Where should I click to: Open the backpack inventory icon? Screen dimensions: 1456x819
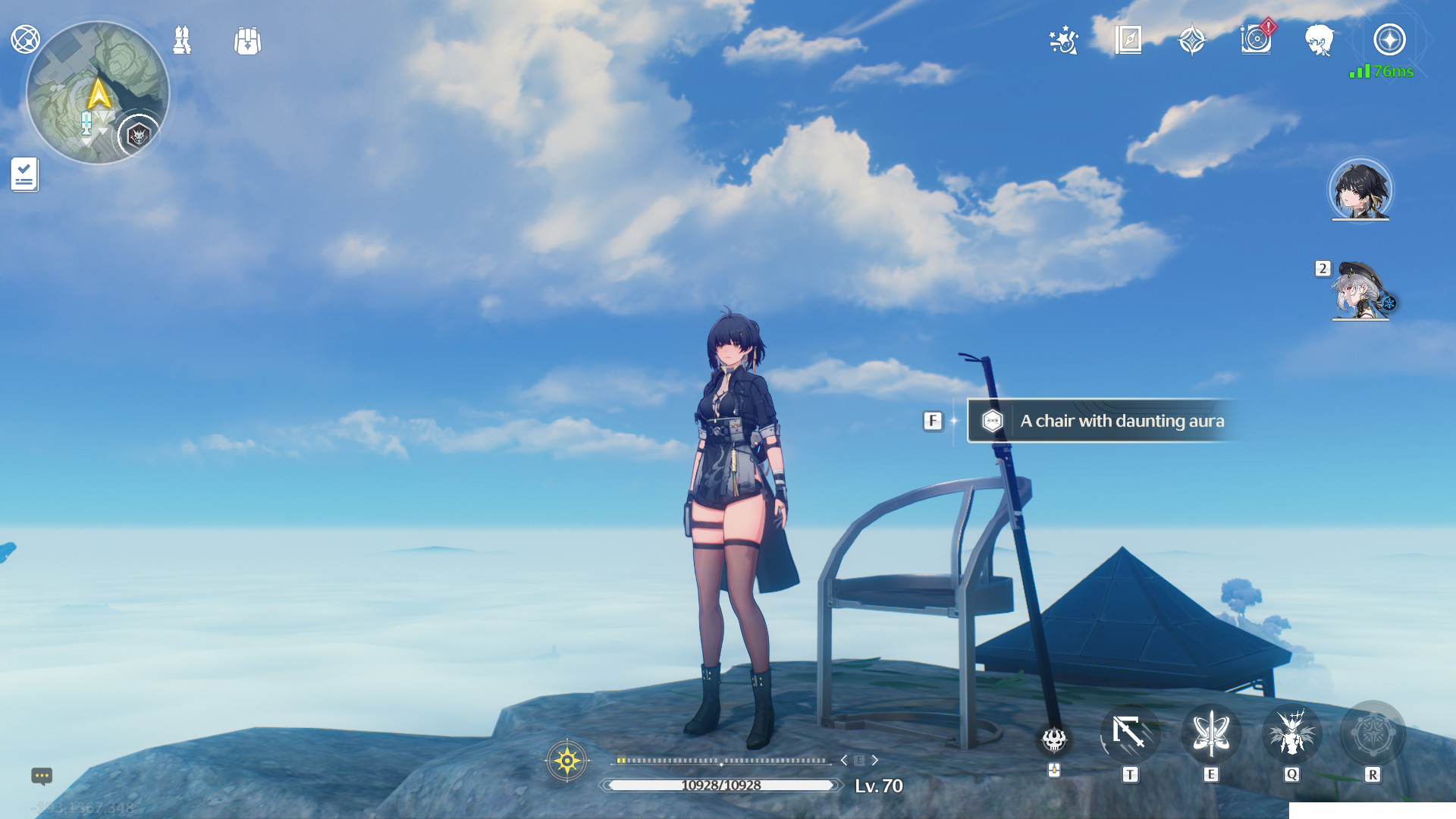[x=247, y=42]
